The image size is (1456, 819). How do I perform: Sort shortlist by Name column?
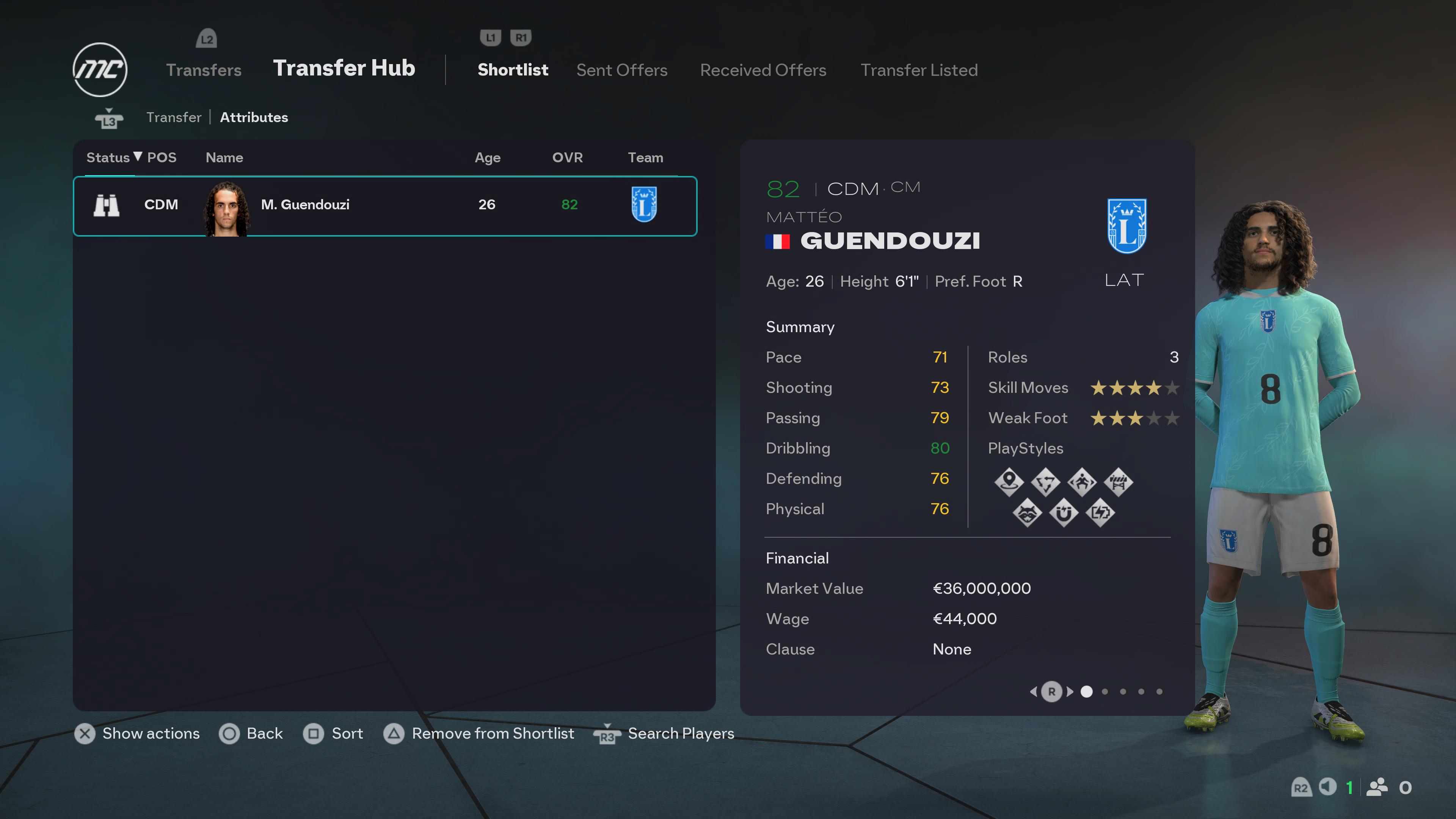point(224,158)
